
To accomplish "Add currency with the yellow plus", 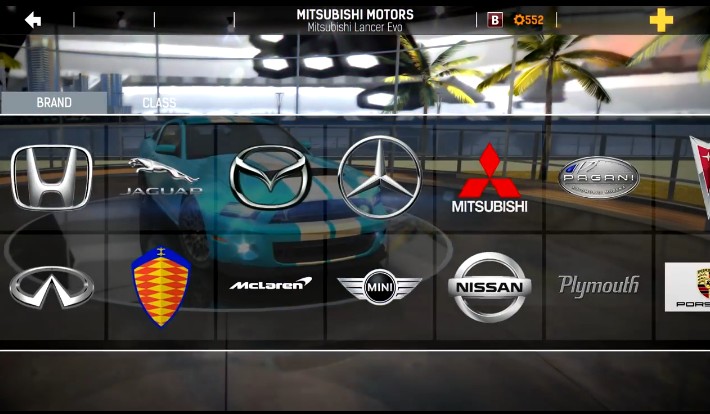I will click(x=661, y=20).
